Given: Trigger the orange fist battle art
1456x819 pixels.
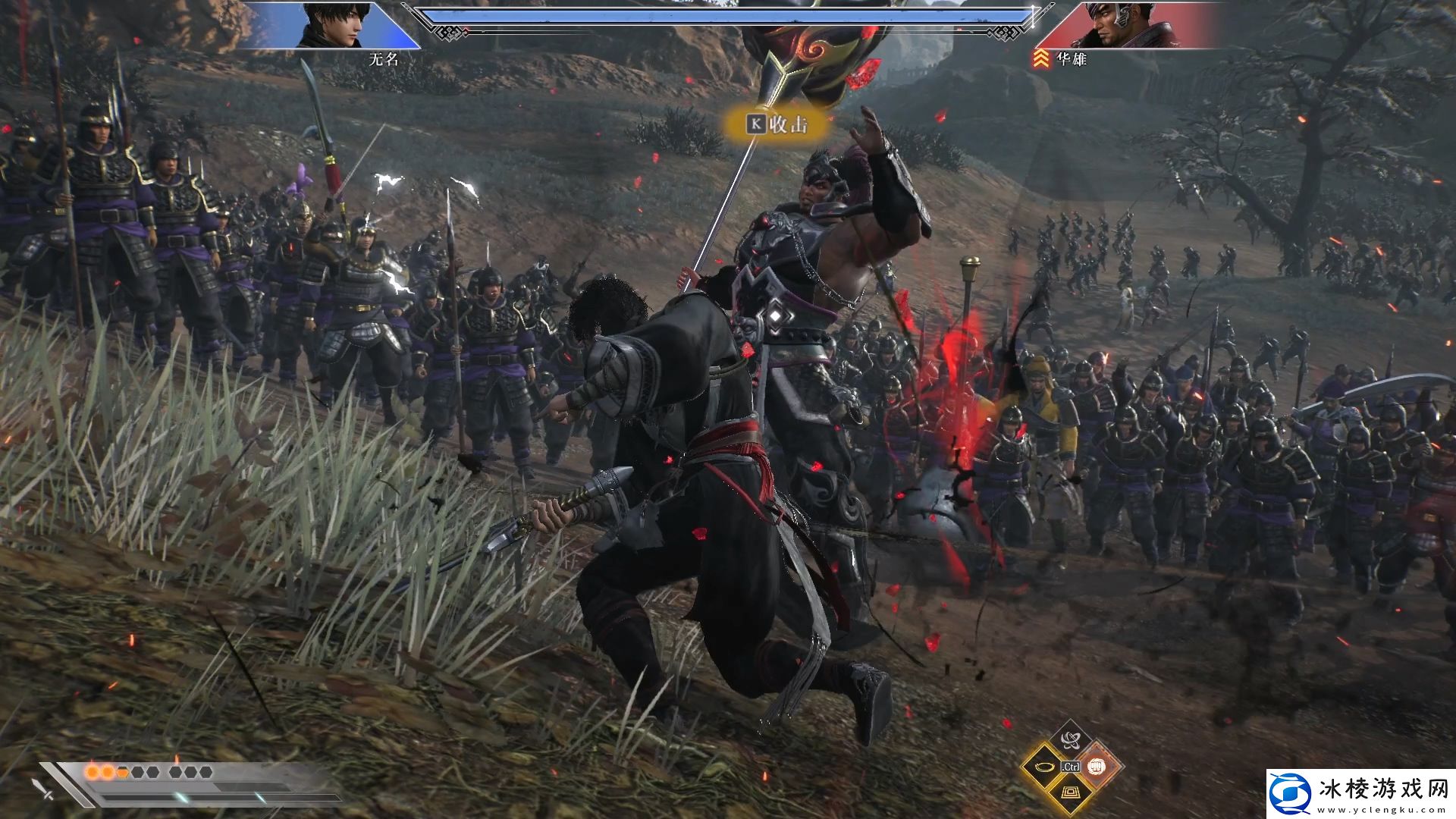Looking at the screenshot, I should tap(1096, 767).
